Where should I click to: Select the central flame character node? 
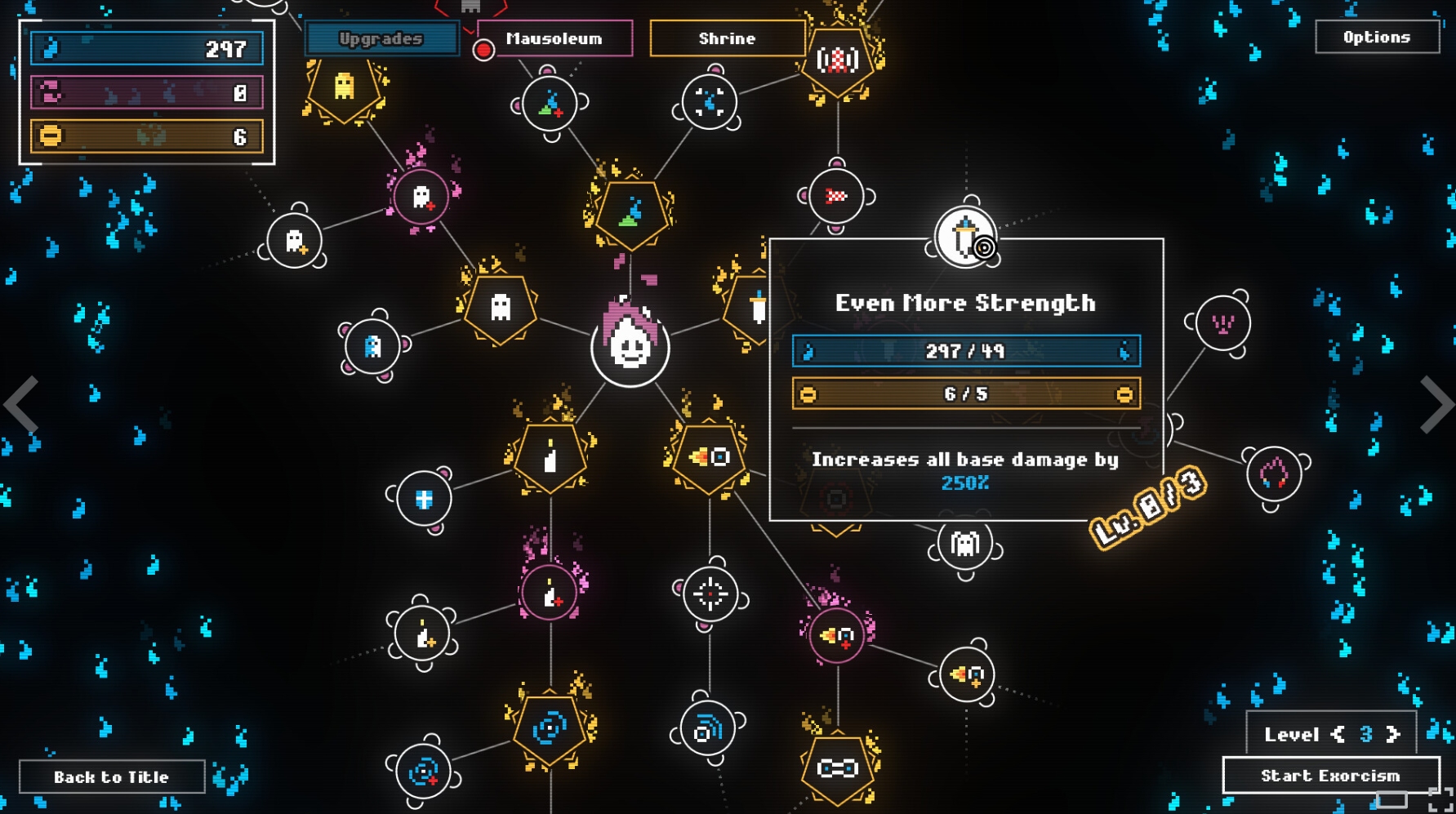630,345
